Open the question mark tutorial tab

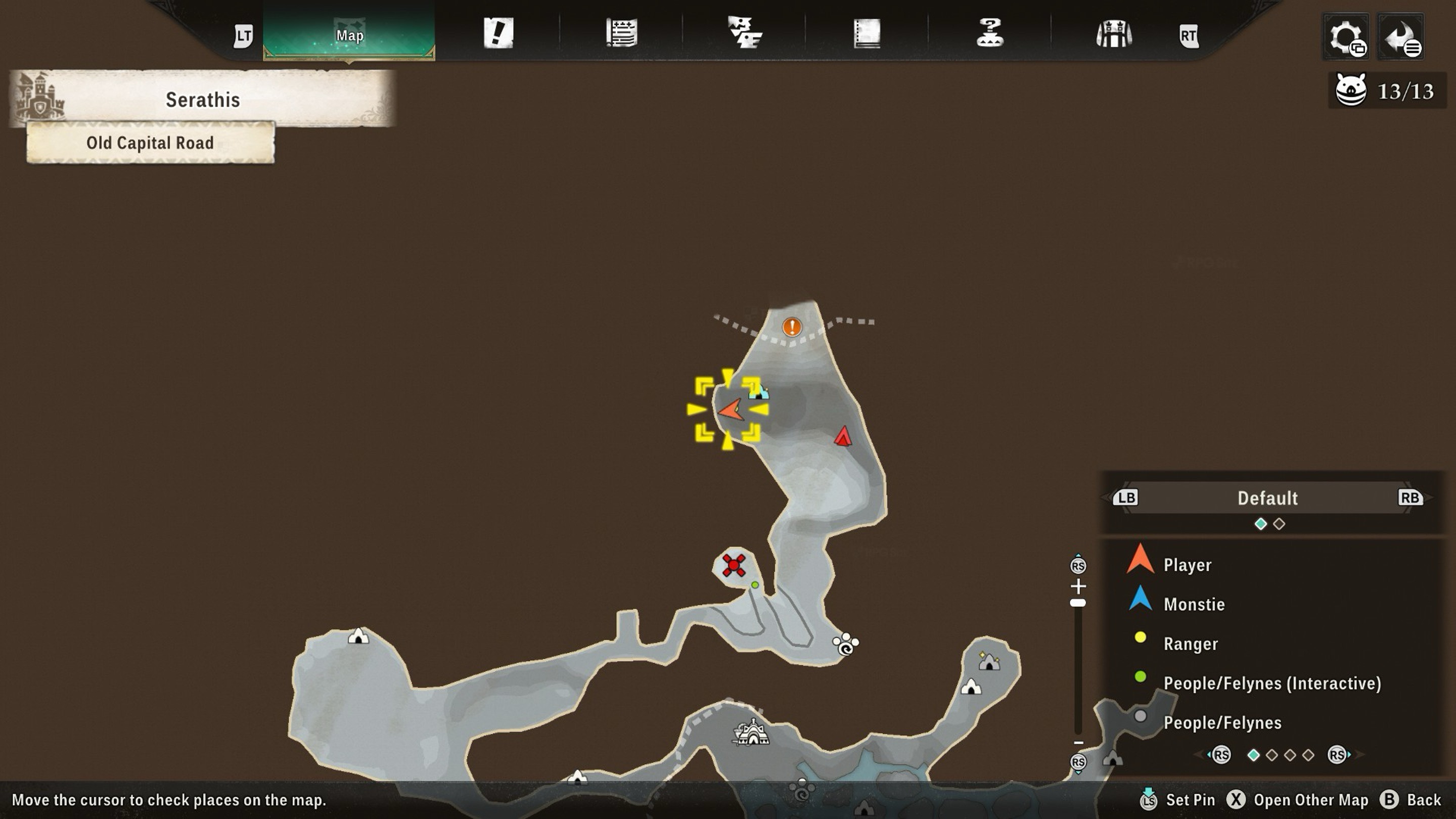(990, 33)
